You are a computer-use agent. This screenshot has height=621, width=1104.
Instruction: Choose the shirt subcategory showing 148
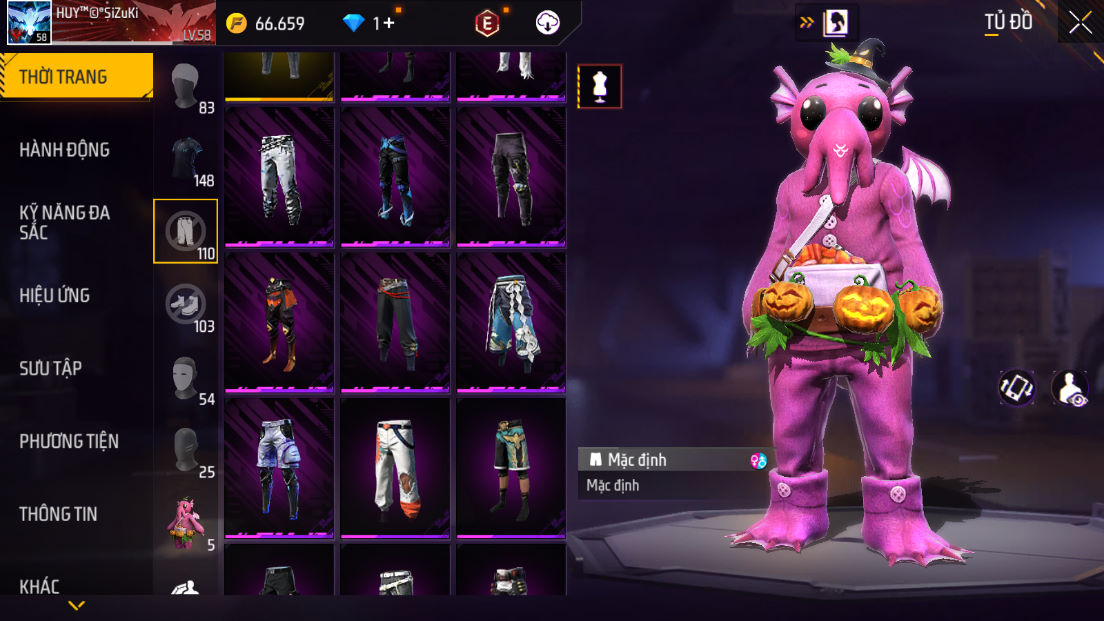[186, 160]
